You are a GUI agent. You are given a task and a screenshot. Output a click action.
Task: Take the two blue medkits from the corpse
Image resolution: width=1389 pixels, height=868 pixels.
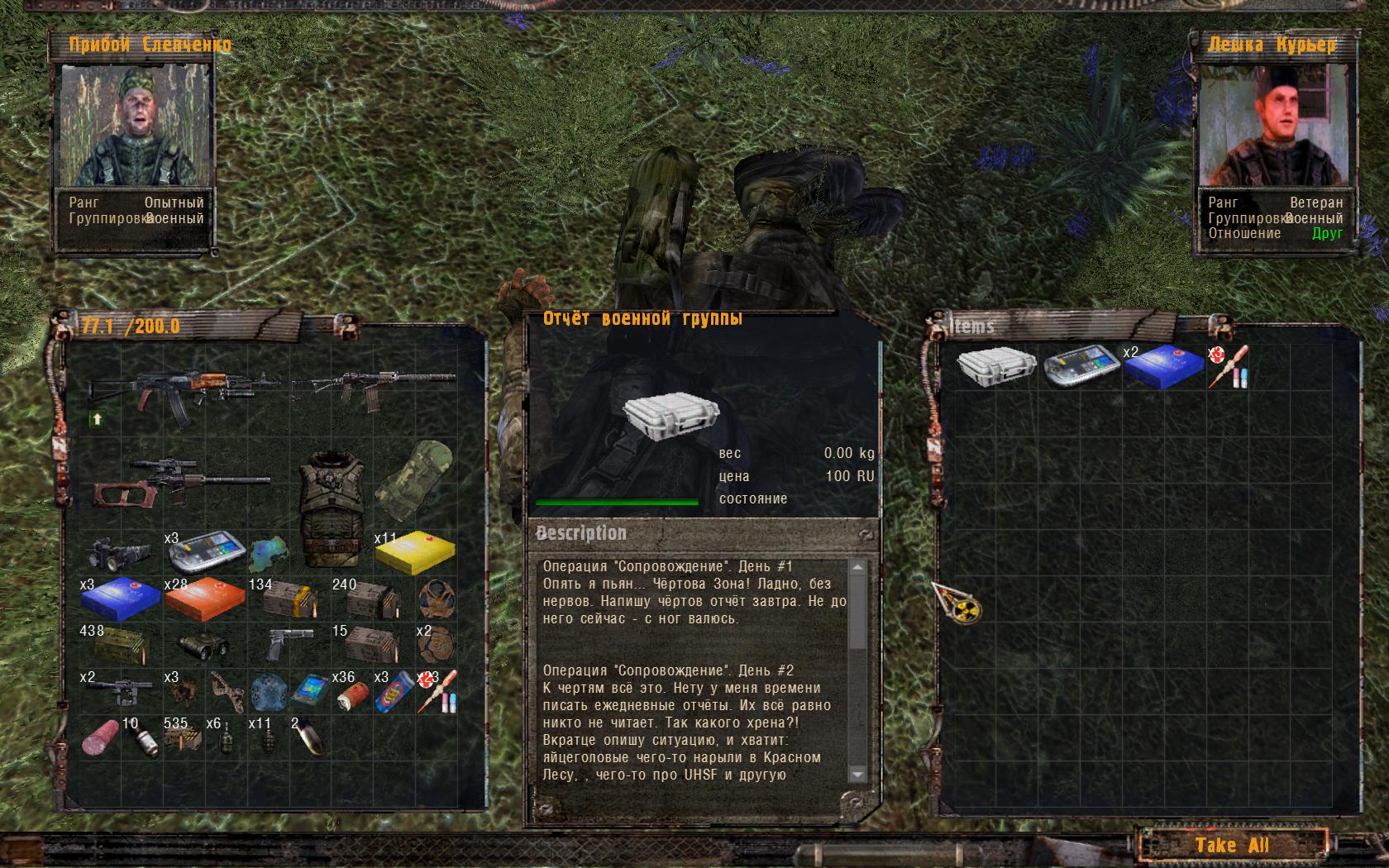click(x=1163, y=367)
